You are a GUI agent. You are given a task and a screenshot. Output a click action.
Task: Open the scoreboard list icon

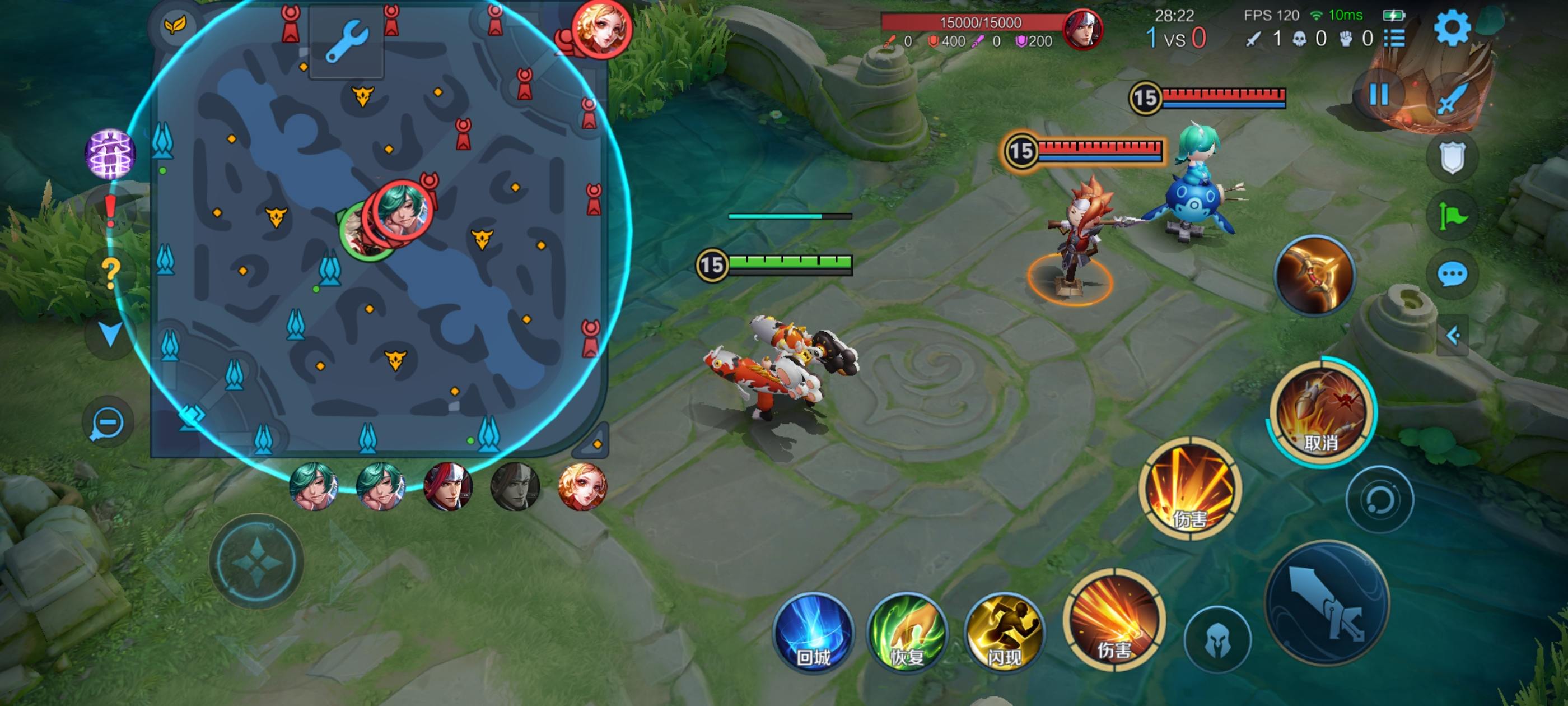[x=1394, y=39]
